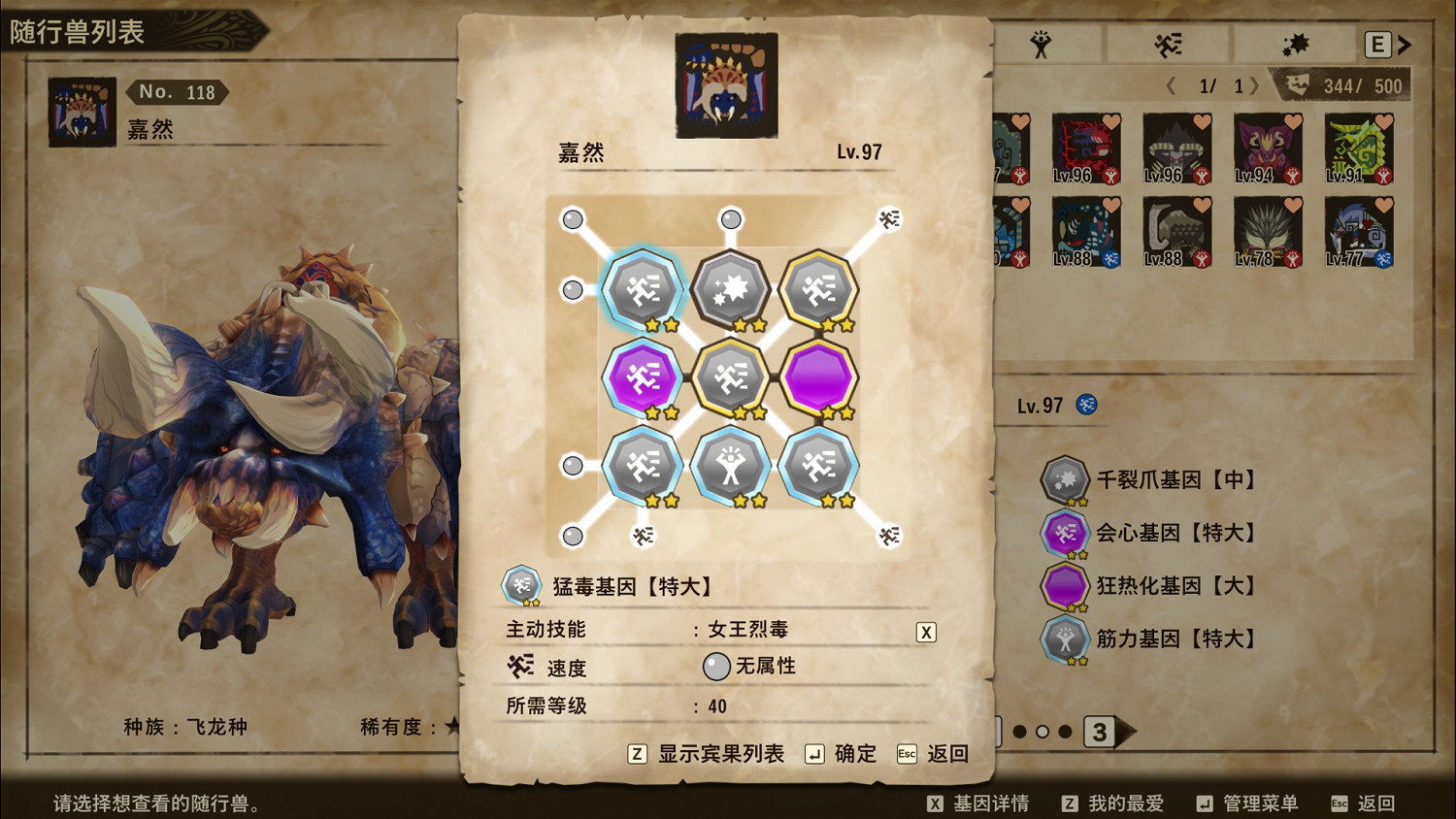Select the Lv.88 monster thumbnail

pyautogui.click(x=1087, y=231)
